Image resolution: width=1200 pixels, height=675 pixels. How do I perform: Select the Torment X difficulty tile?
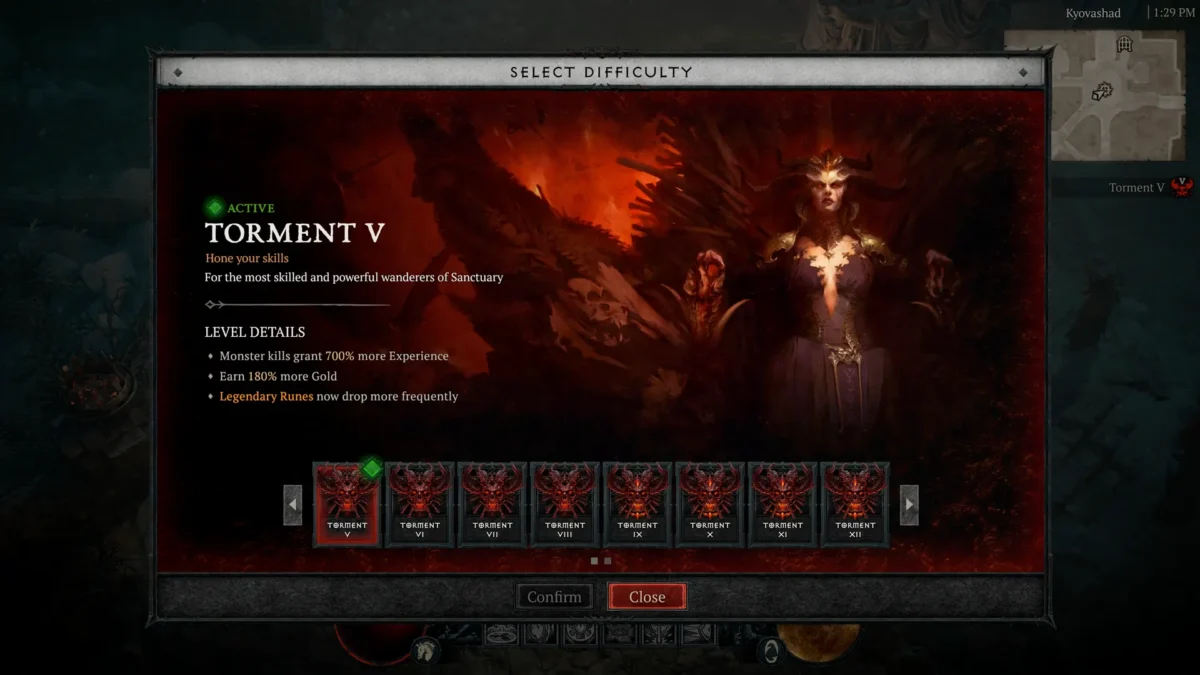tap(710, 504)
